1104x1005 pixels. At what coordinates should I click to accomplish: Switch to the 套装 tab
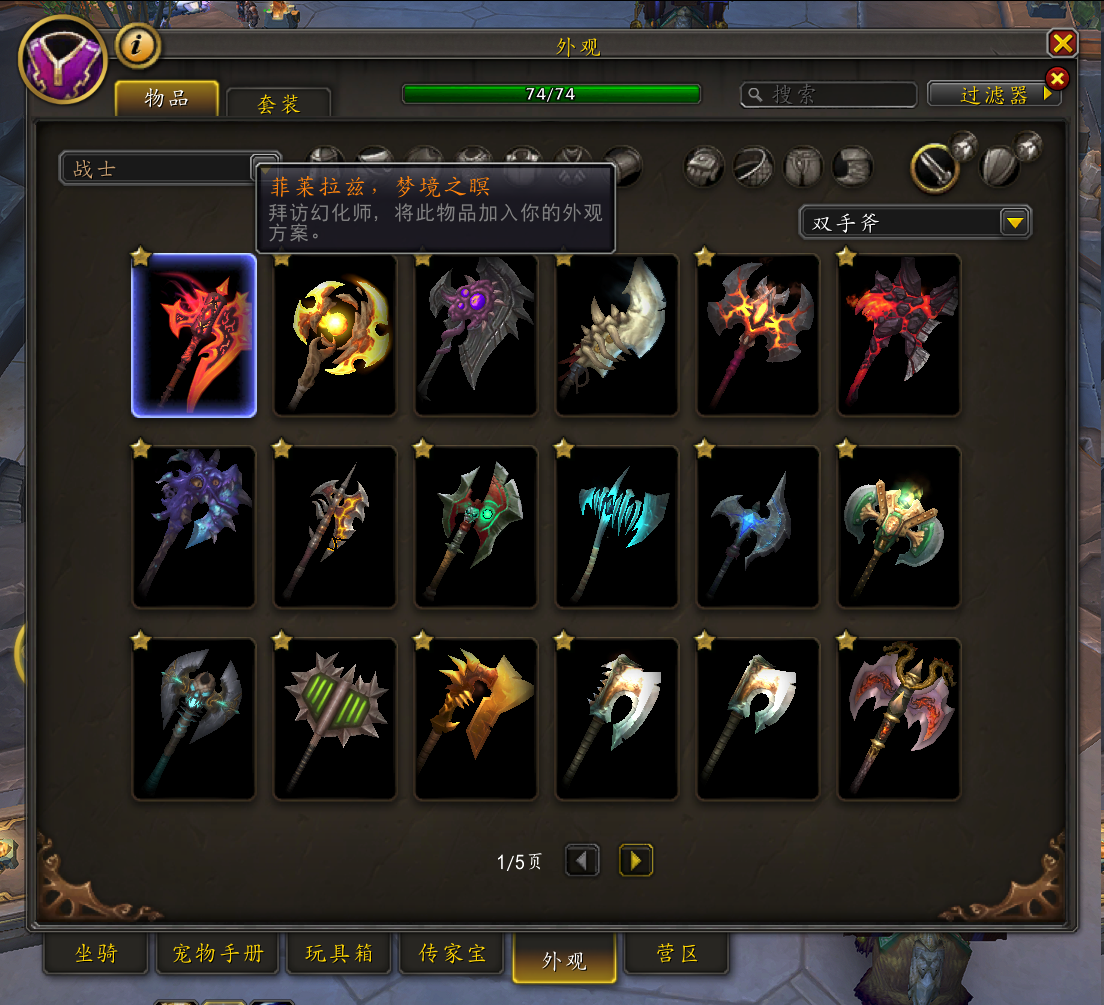coord(278,103)
